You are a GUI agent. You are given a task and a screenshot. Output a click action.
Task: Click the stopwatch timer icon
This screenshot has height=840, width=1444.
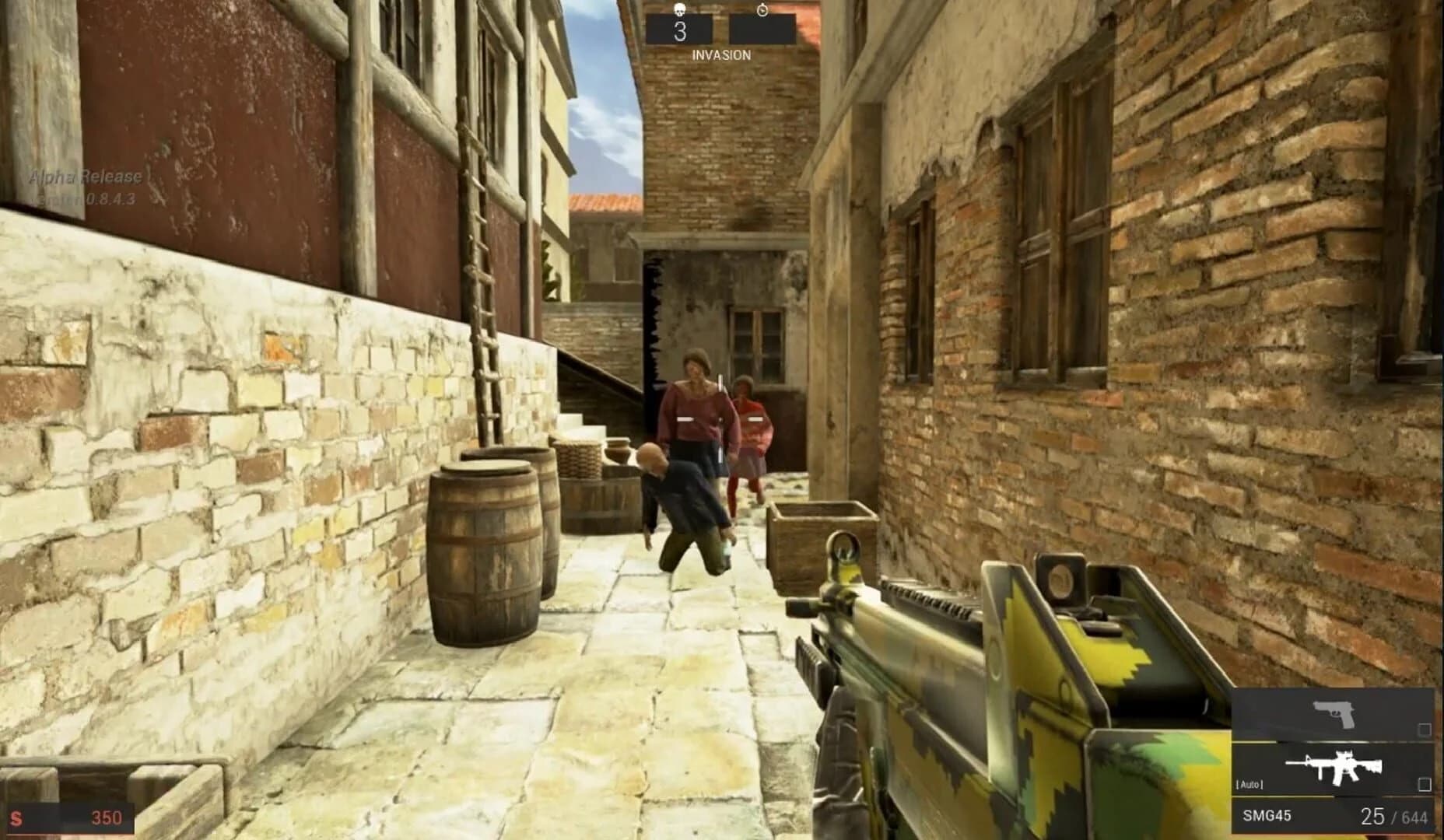[762, 10]
